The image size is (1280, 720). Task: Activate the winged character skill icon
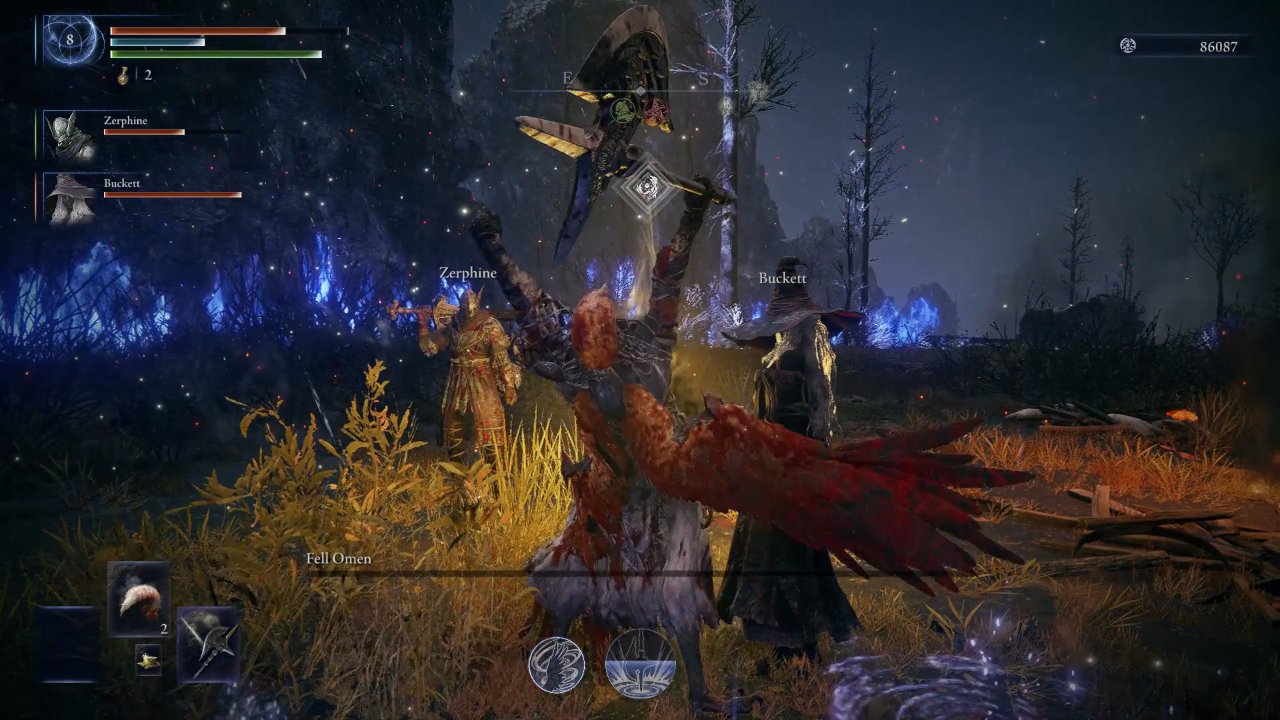[x=557, y=666]
